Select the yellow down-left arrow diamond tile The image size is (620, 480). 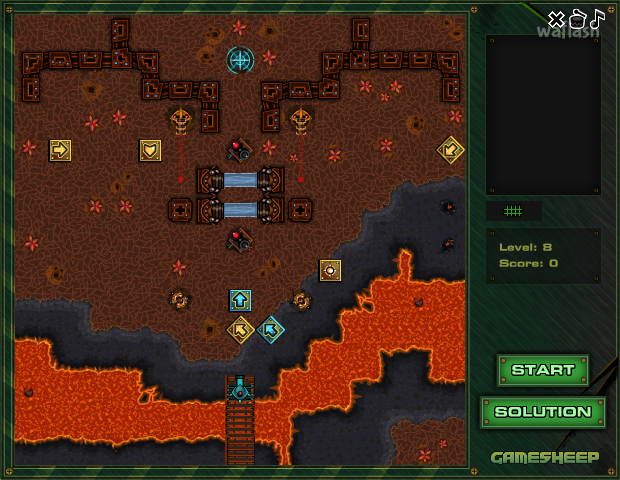click(450, 150)
